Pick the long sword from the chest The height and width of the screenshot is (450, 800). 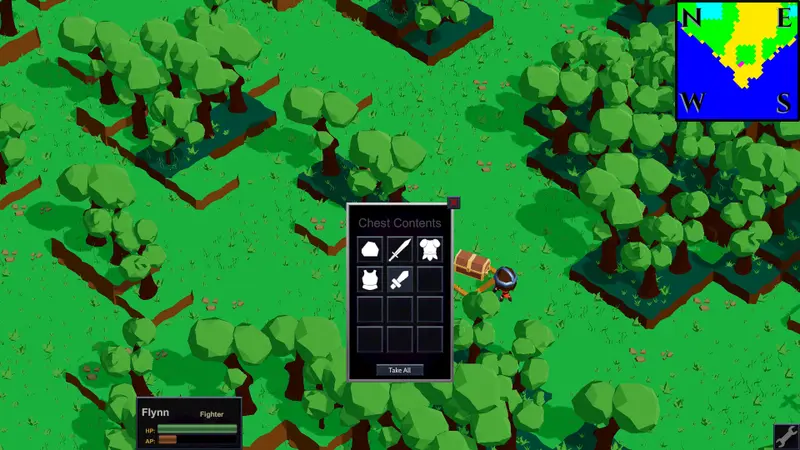click(x=400, y=249)
